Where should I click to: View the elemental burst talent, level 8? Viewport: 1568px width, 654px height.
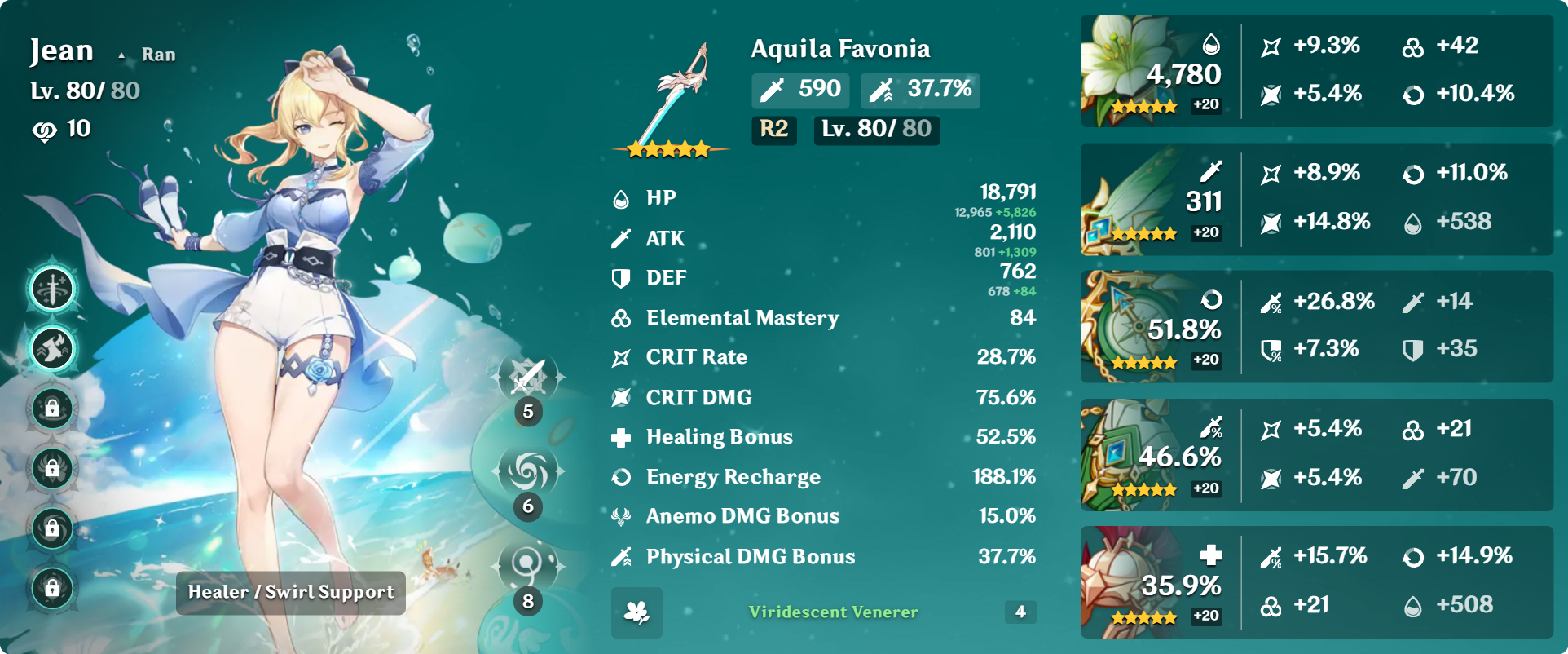(x=529, y=564)
